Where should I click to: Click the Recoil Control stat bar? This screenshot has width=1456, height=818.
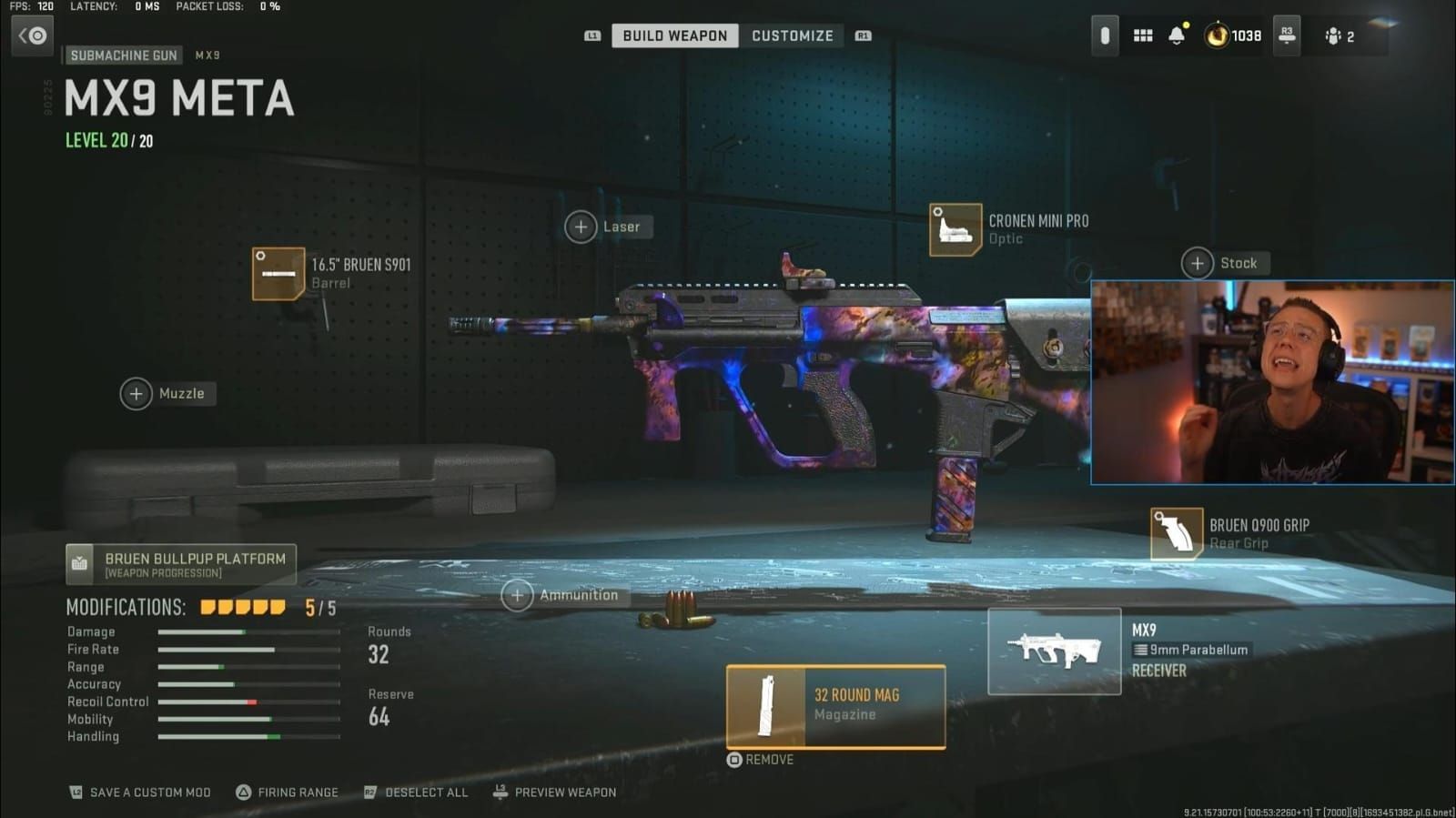click(x=248, y=702)
